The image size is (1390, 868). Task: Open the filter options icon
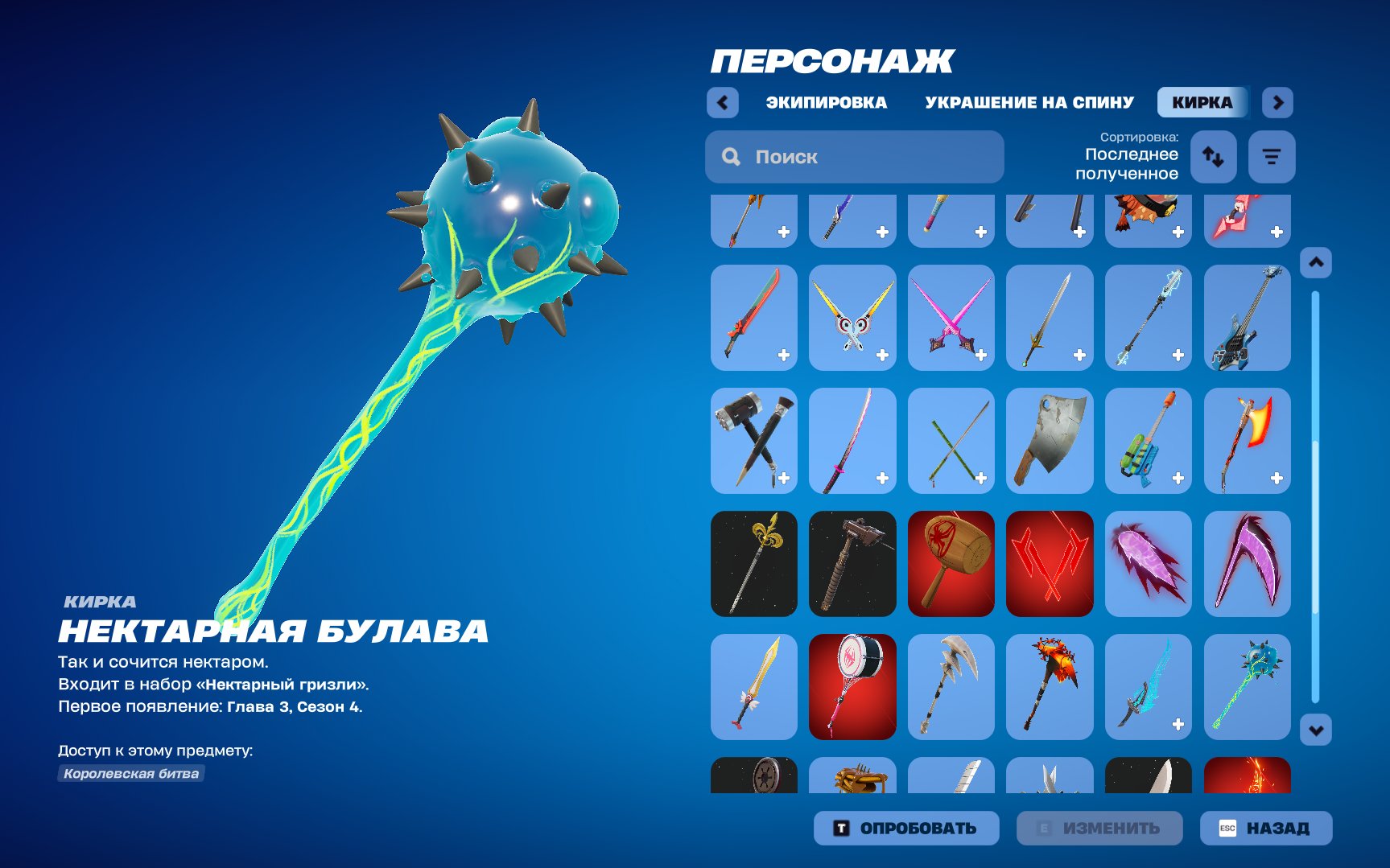point(1270,157)
